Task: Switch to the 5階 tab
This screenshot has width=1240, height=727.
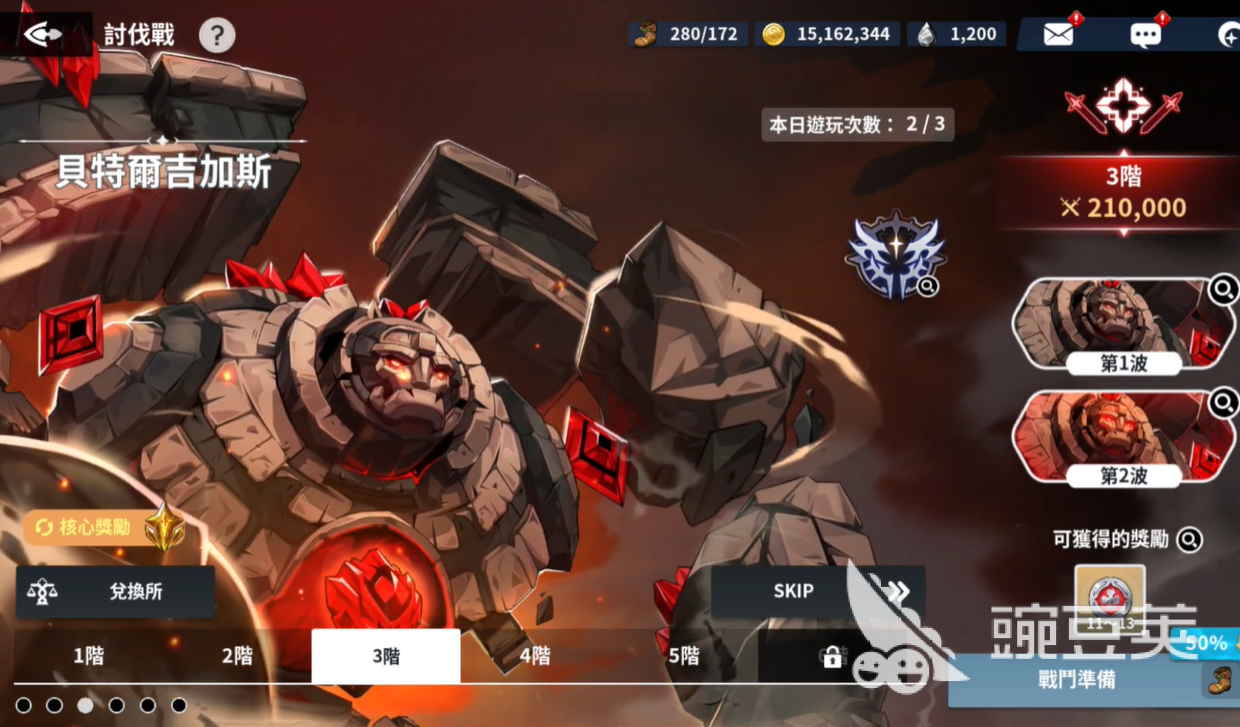Action: [x=684, y=656]
